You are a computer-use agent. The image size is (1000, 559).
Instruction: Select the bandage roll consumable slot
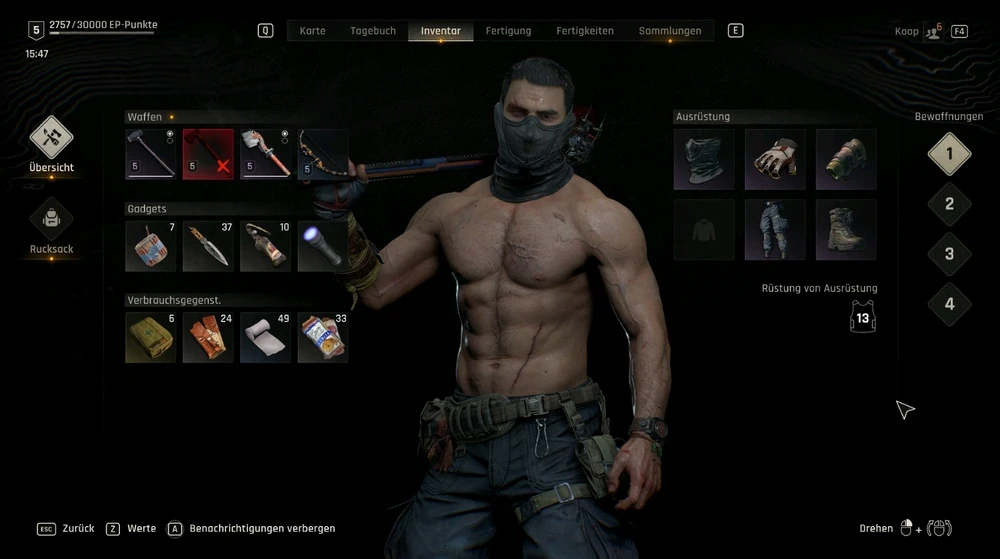pos(266,337)
